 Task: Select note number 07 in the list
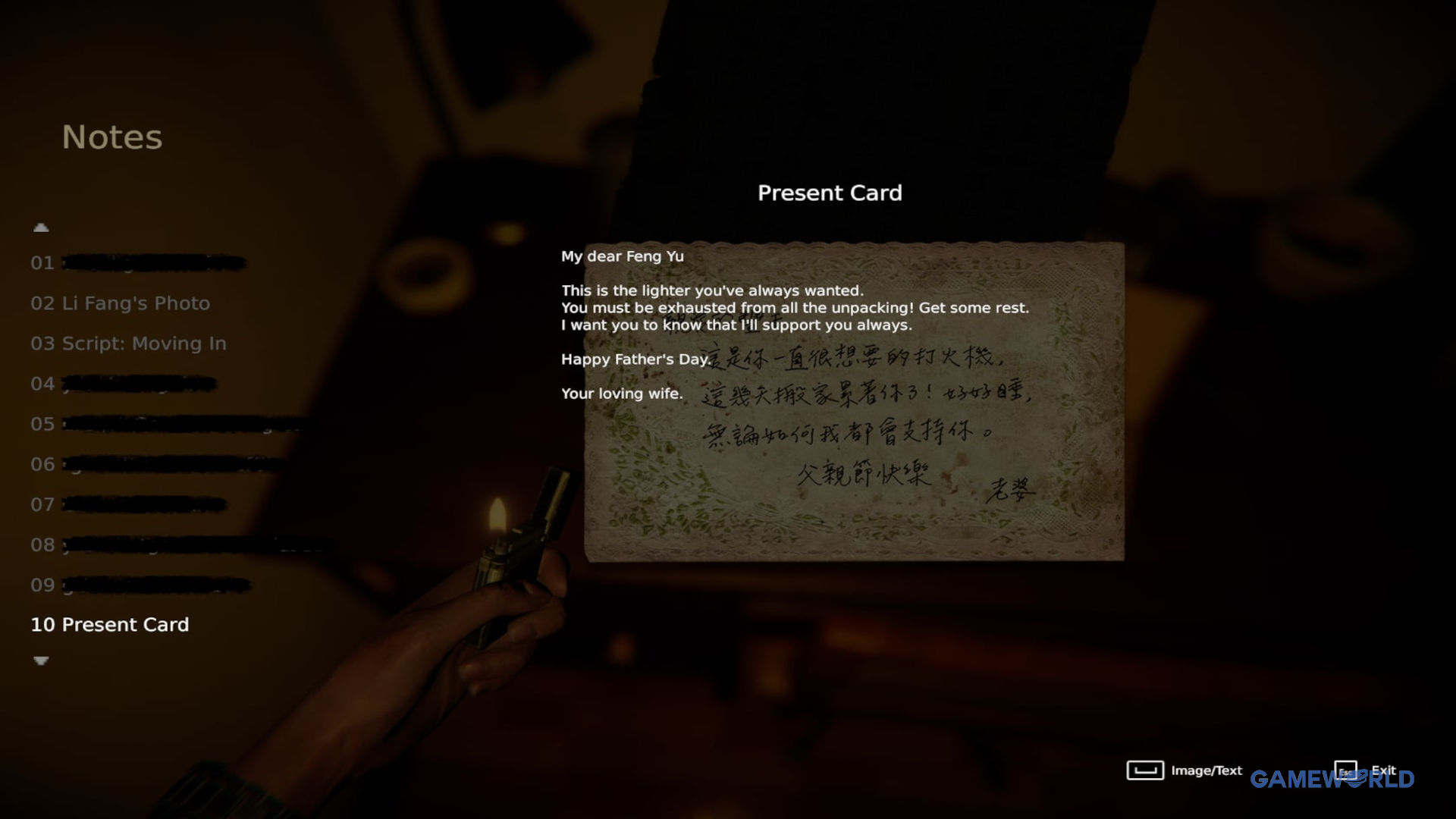[x=127, y=504]
